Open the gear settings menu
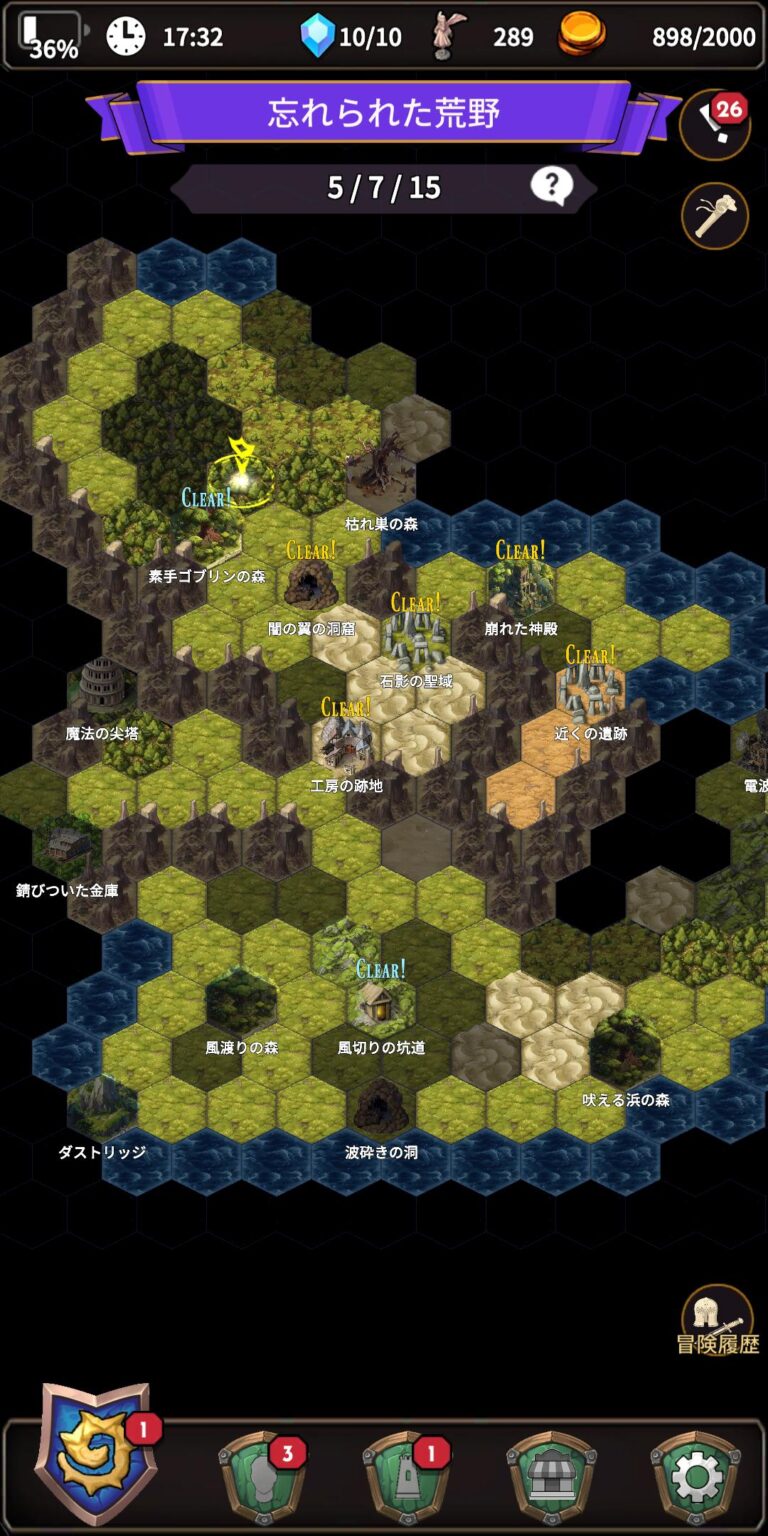The height and width of the screenshot is (1536, 768). [696, 1478]
